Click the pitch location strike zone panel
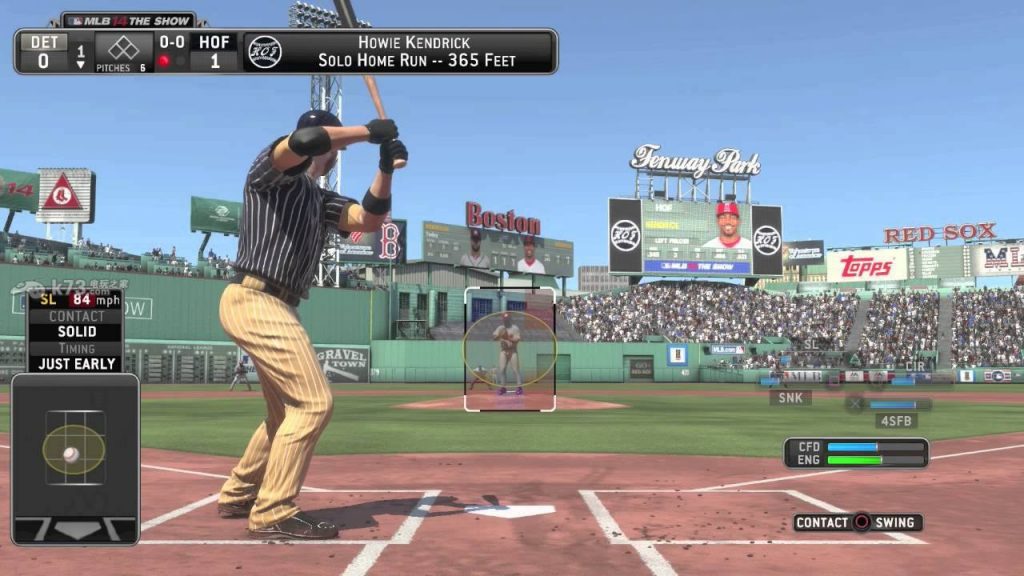 click(75, 458)
